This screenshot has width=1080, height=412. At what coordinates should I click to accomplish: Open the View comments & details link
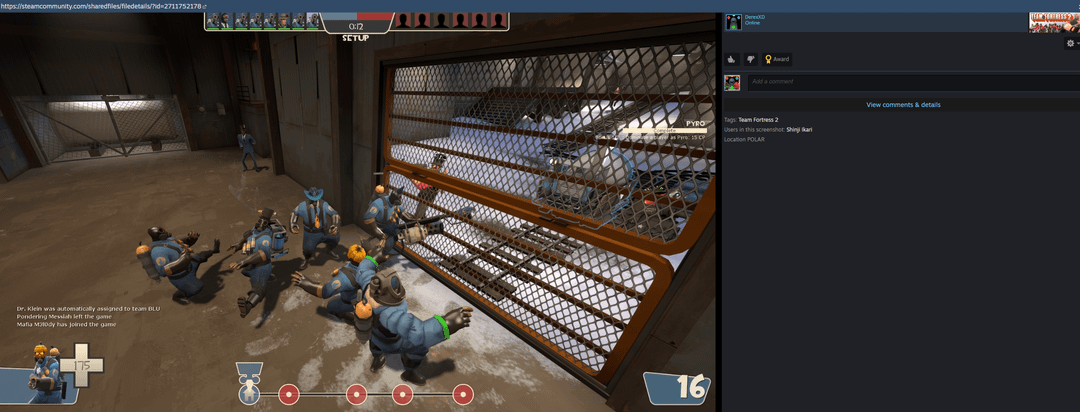pyautogui.click(x=903, y=105)
